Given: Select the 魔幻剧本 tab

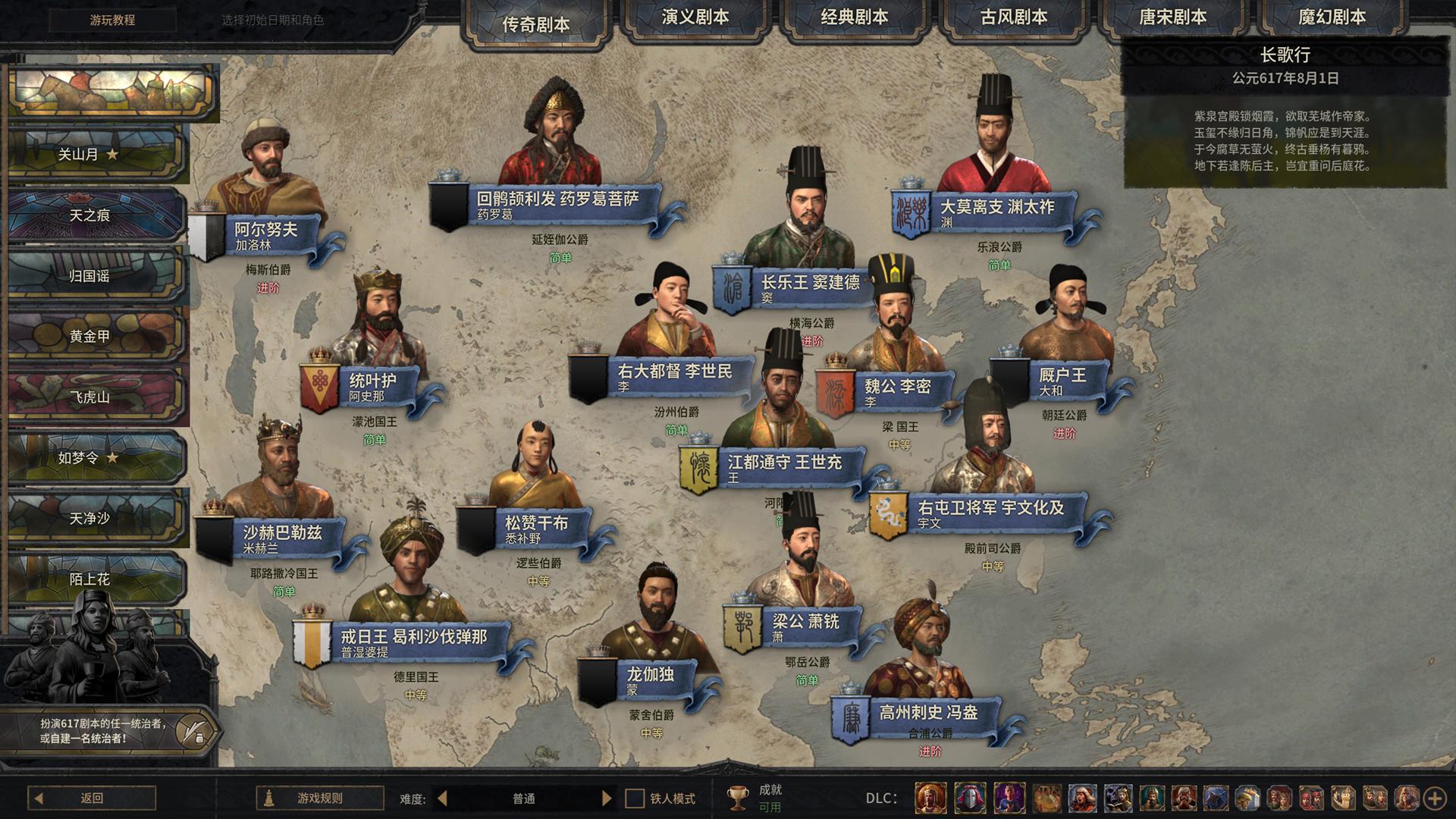Looking at the screenshot, I should click(1332, 18).
